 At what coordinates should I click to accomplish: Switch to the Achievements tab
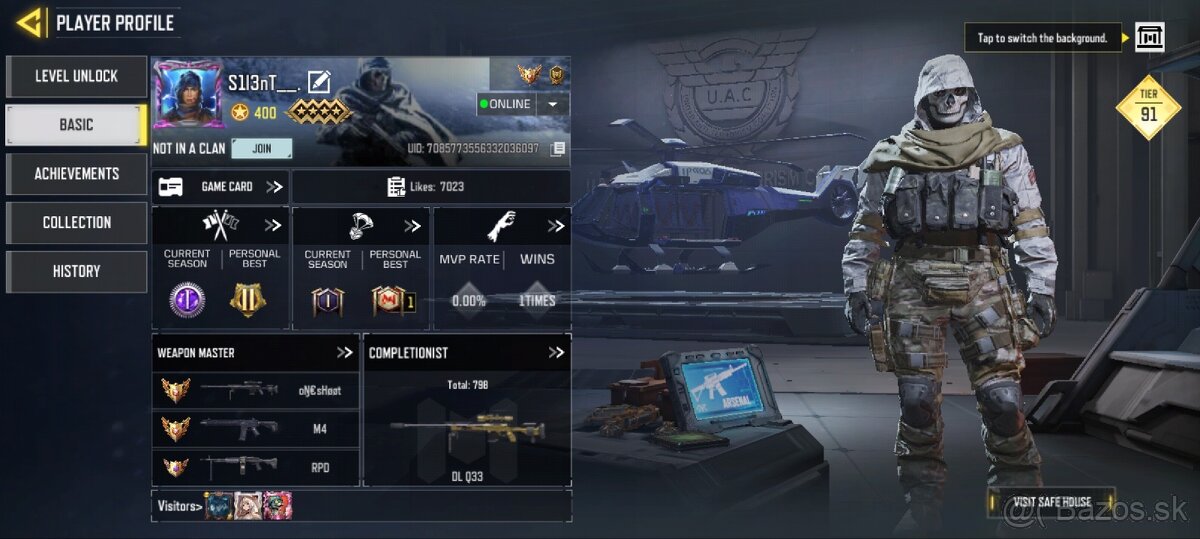76,174
